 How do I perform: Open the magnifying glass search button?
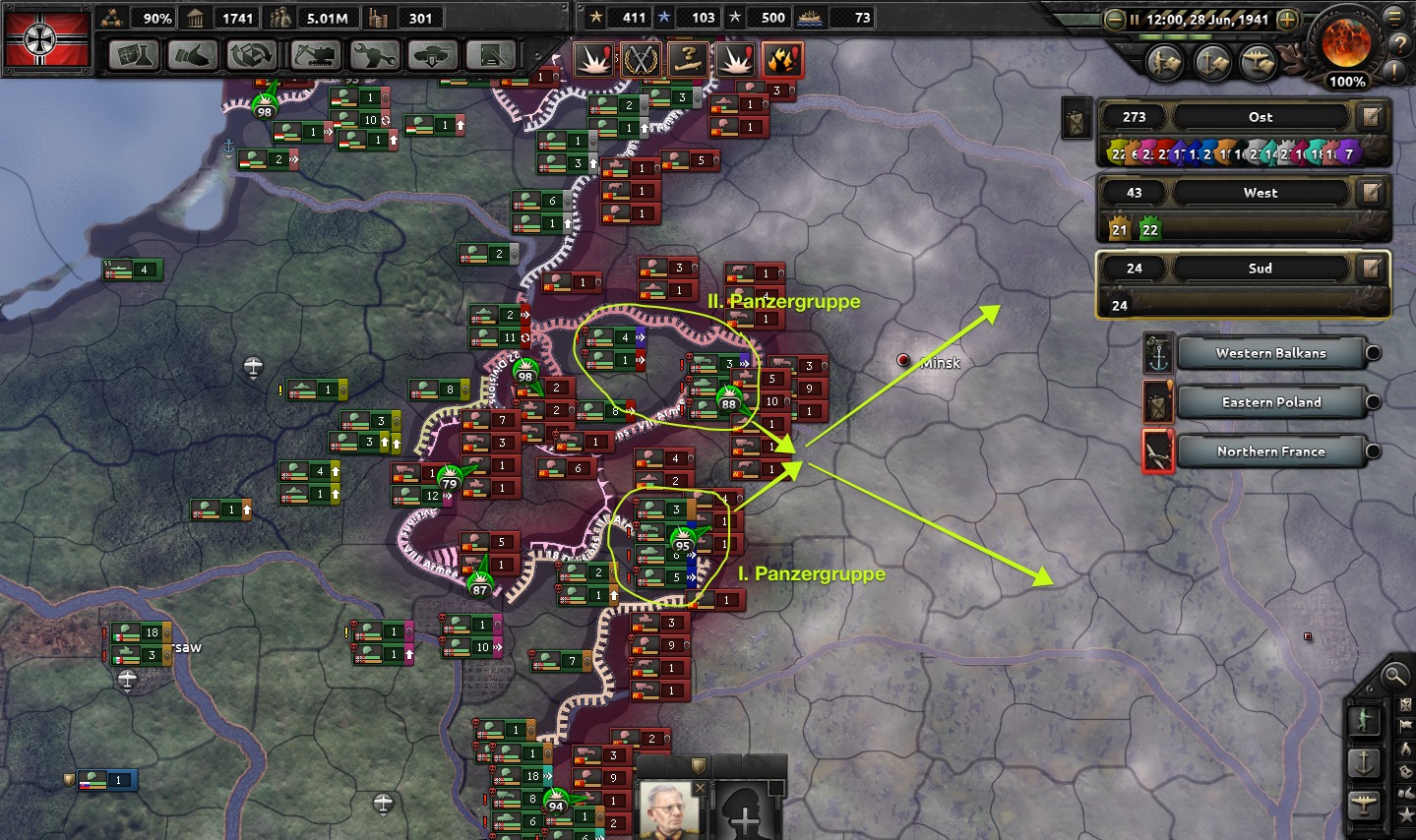pyautogui.click(x=1394, y=676)
